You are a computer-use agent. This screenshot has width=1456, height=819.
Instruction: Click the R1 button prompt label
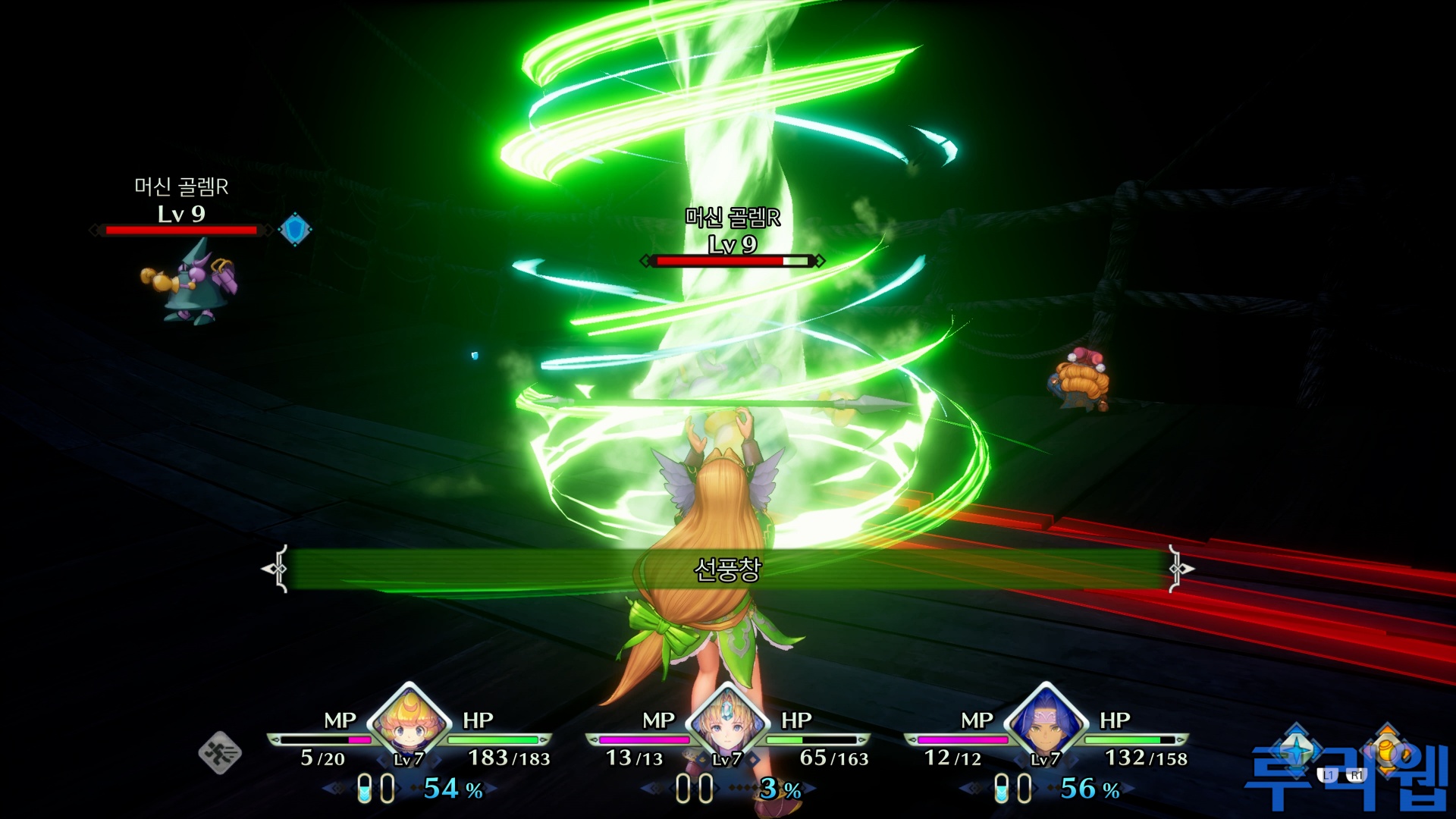pyautogui.click(x=1357, y=774)
